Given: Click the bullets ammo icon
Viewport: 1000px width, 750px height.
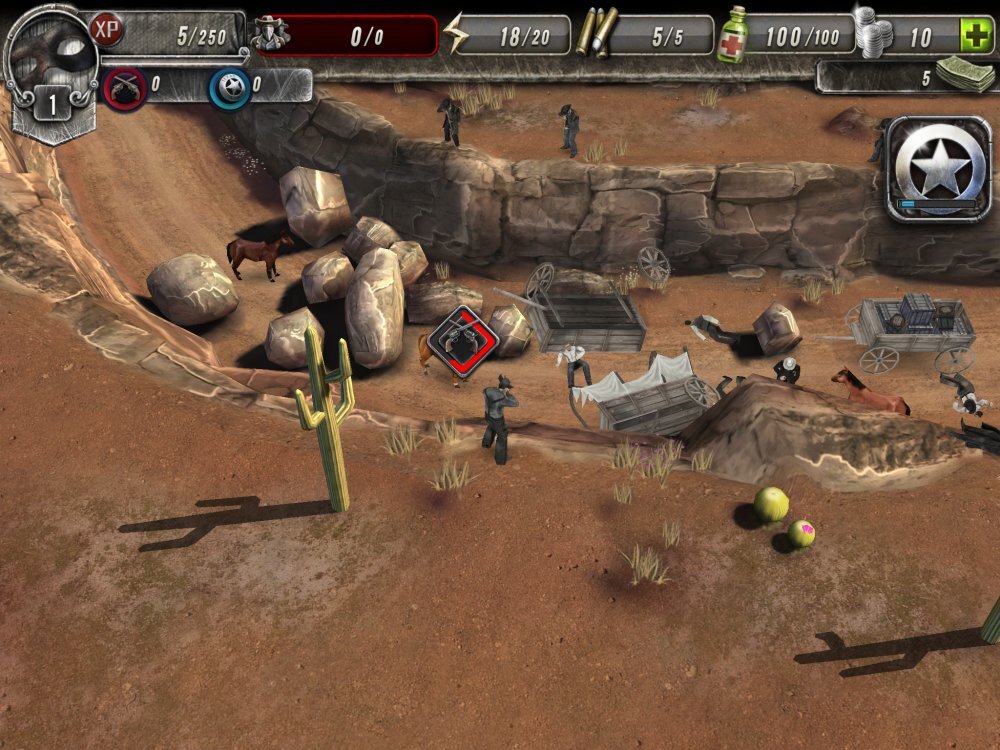Looking at the screenshot, I should click(x=596, y=34).
